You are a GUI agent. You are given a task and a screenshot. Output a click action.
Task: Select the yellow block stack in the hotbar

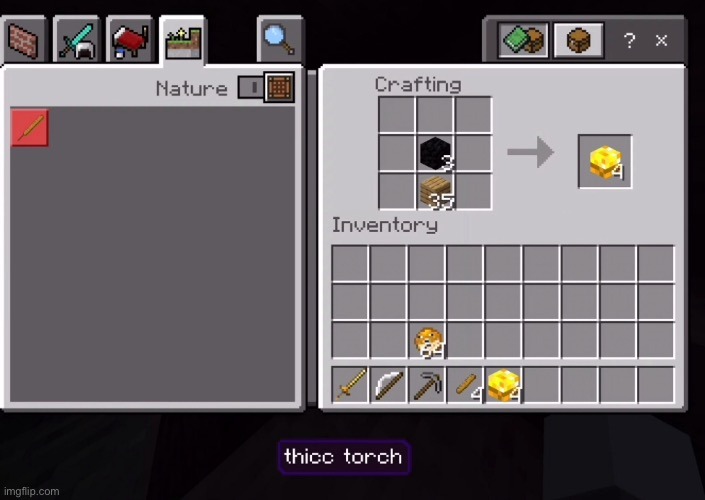[504, 385]
